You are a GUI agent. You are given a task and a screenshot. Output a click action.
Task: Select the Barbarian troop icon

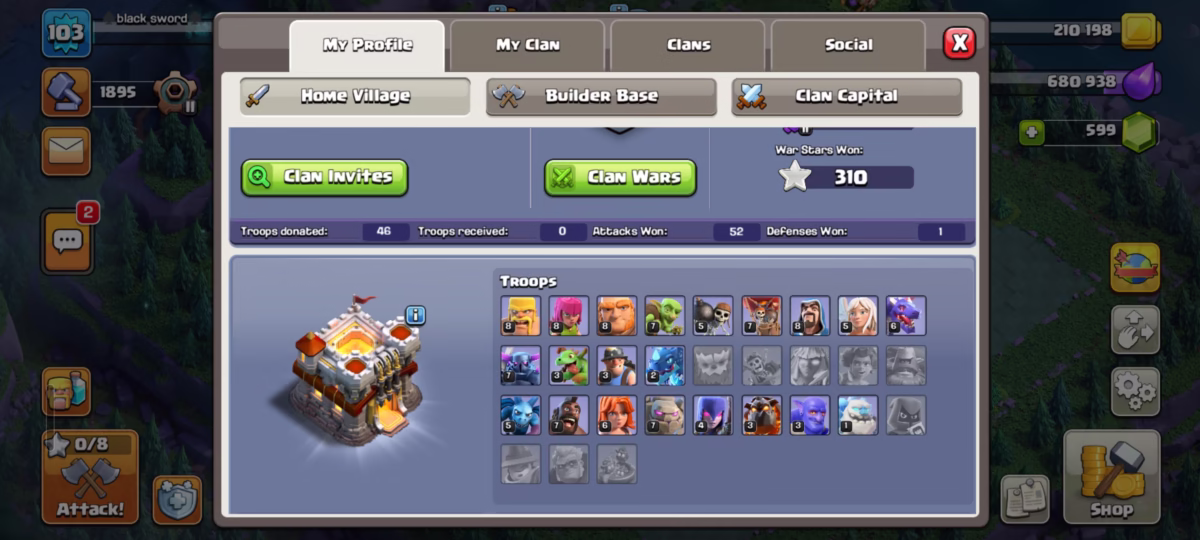(x=520, y=315)
